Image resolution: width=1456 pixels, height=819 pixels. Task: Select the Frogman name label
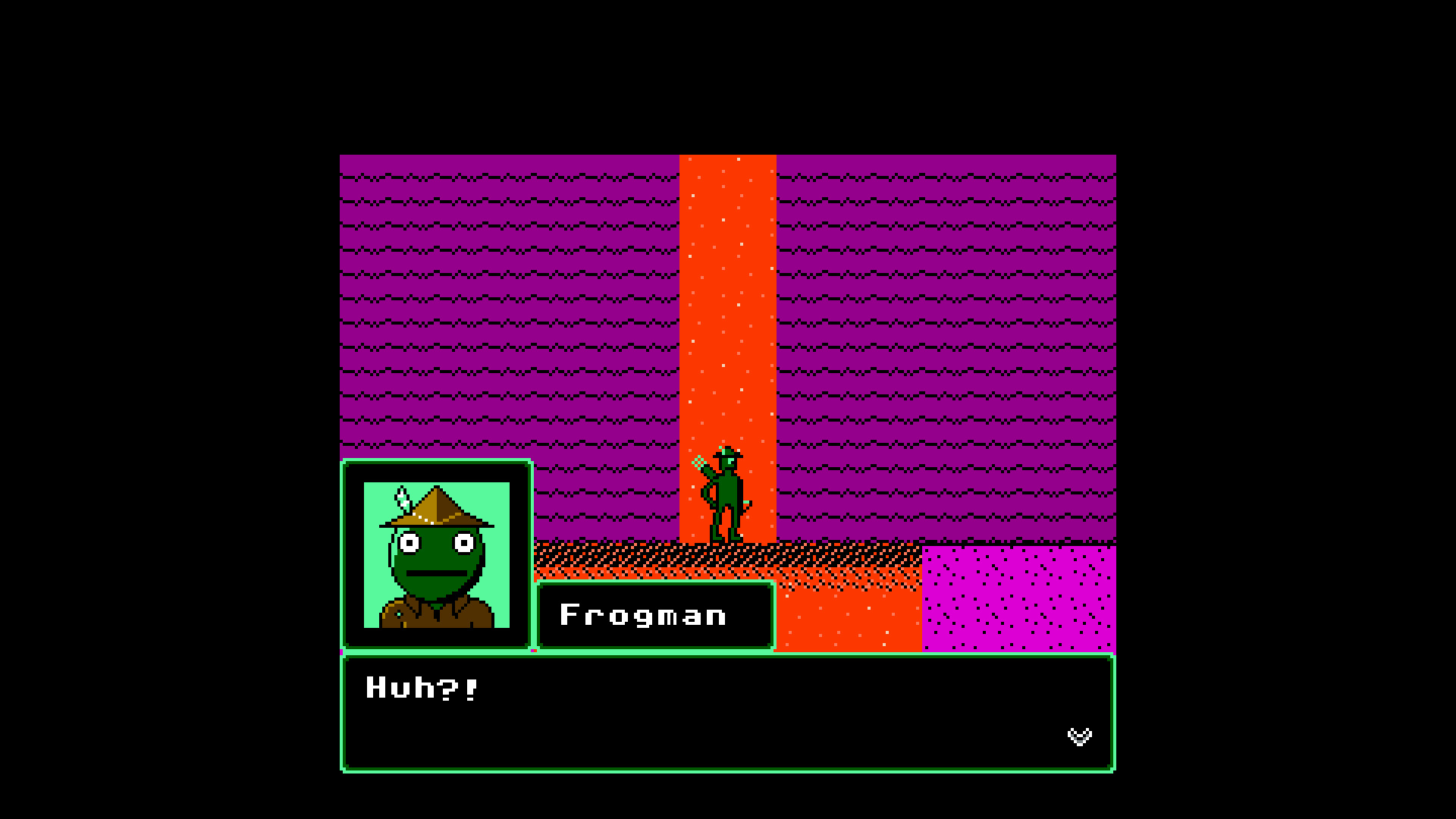[x=645, y=614]
